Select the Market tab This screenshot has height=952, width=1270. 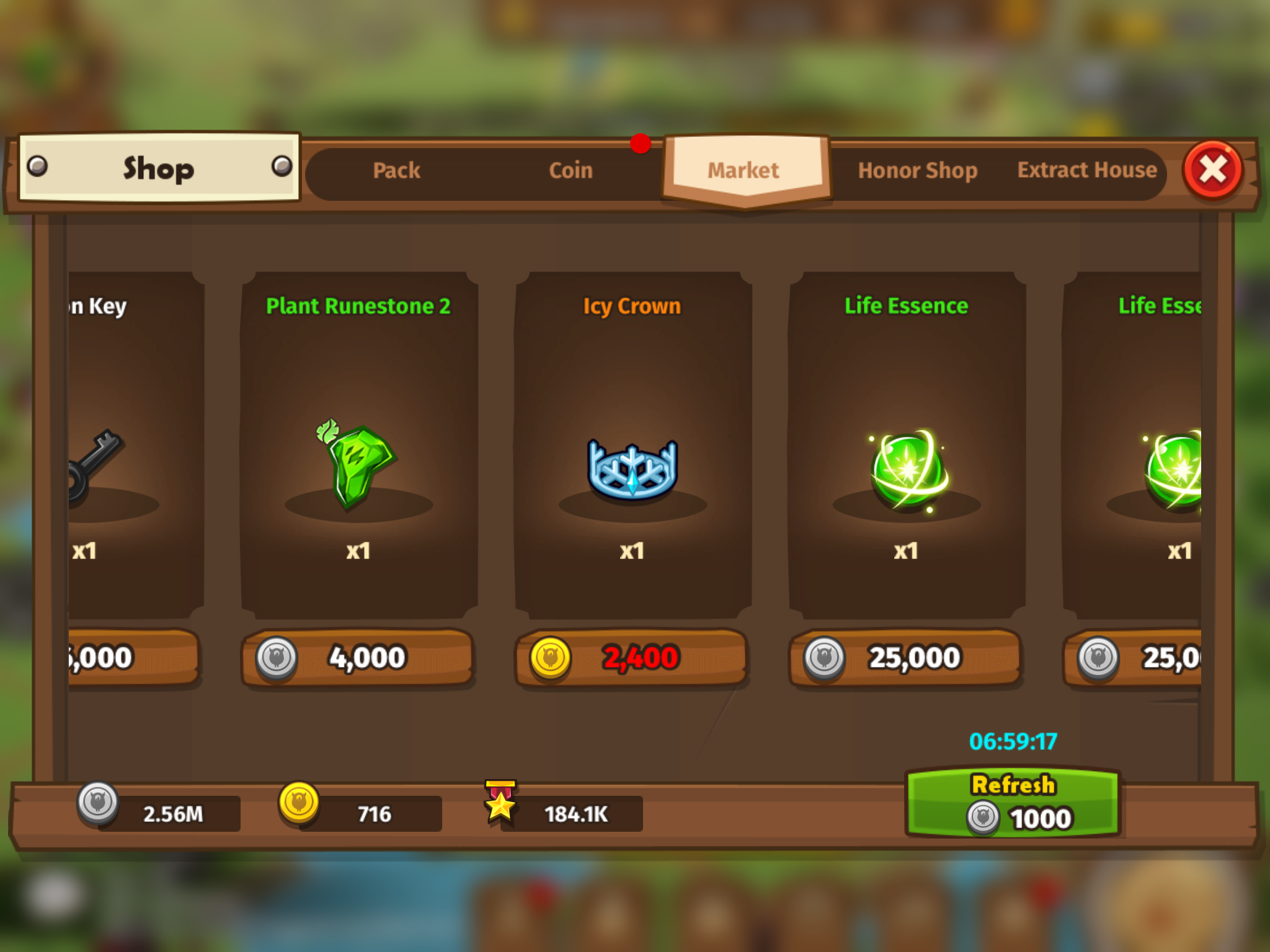(x=744, y=170)
